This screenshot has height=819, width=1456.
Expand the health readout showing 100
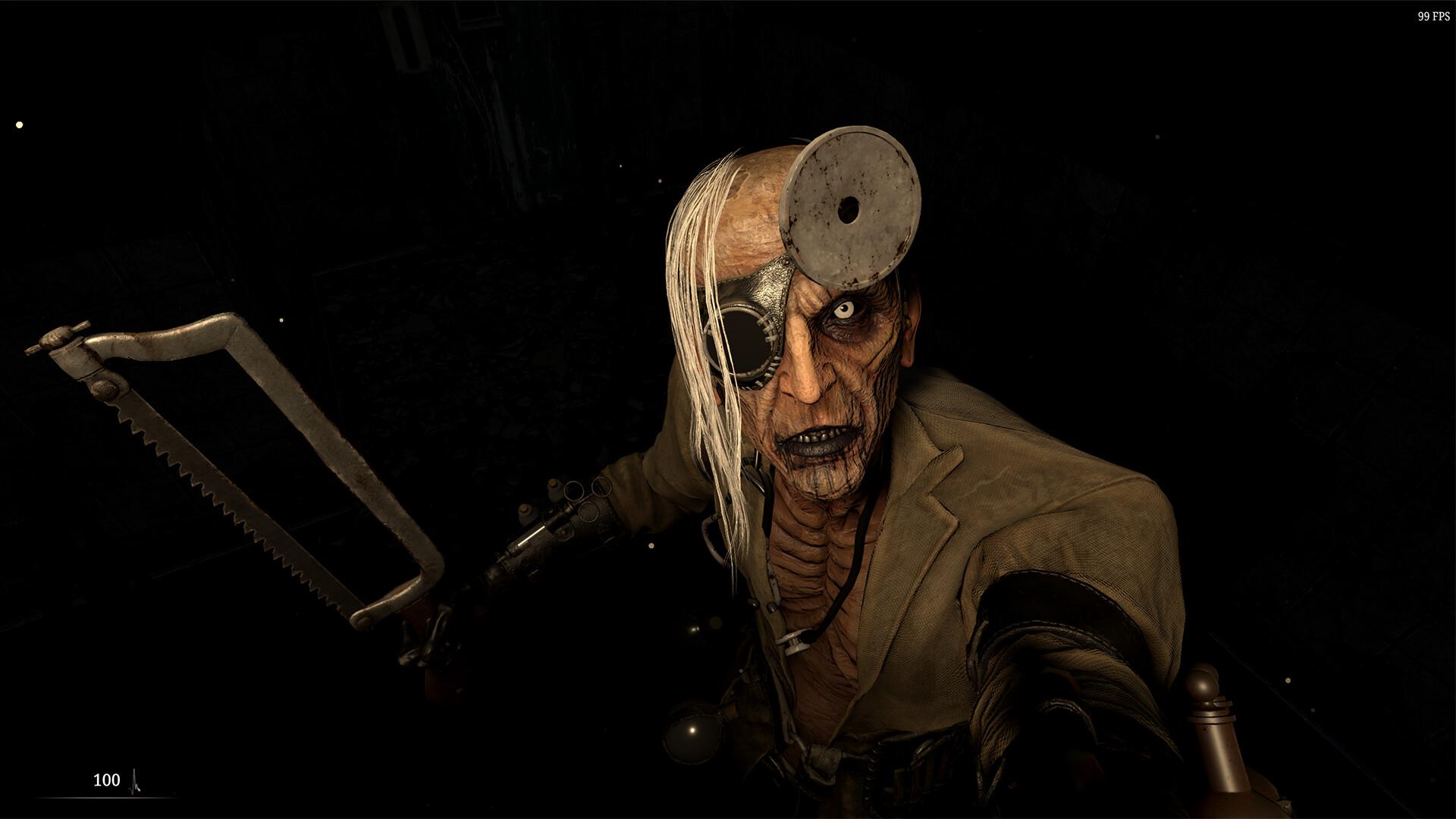pos(106,780)
